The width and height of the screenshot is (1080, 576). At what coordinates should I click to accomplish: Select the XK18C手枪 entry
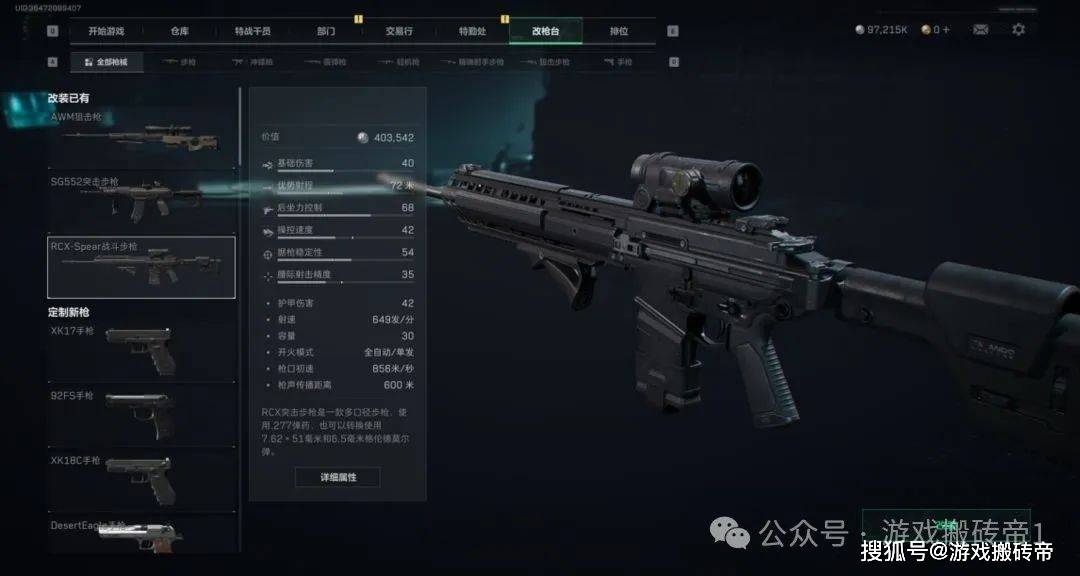(143, 480)
